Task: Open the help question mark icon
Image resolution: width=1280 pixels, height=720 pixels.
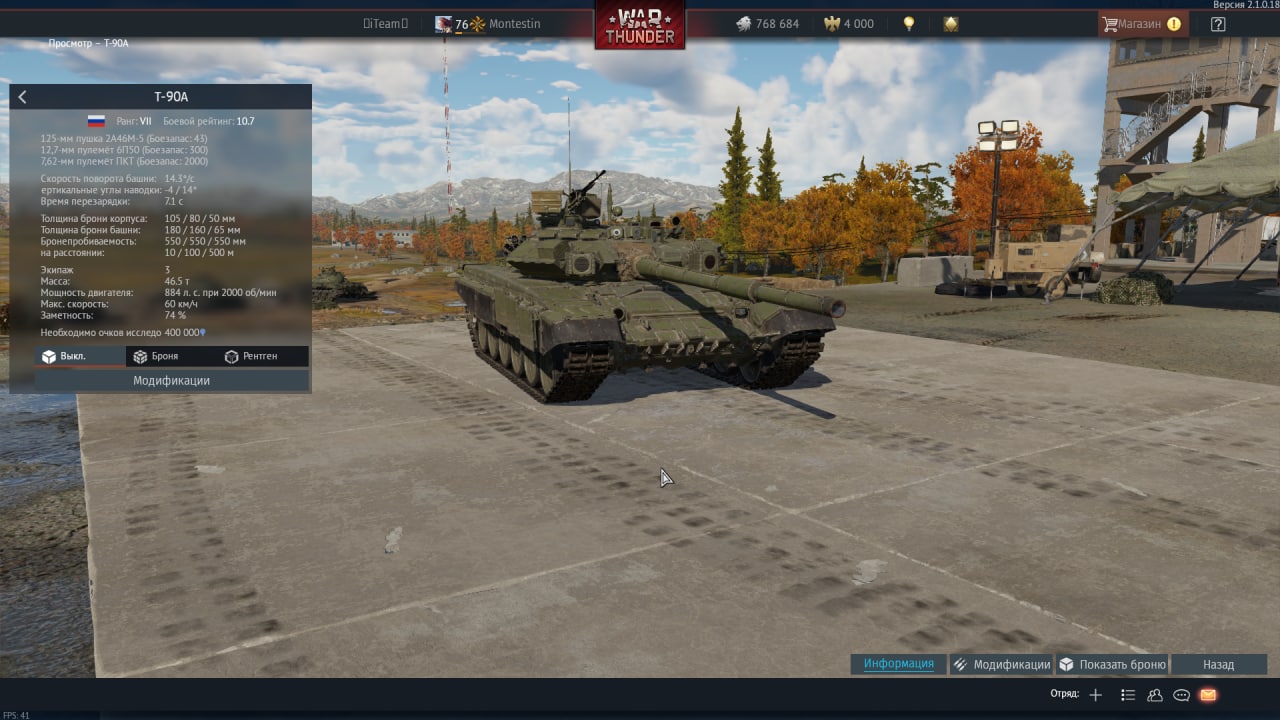Action: pos(1217,24)
